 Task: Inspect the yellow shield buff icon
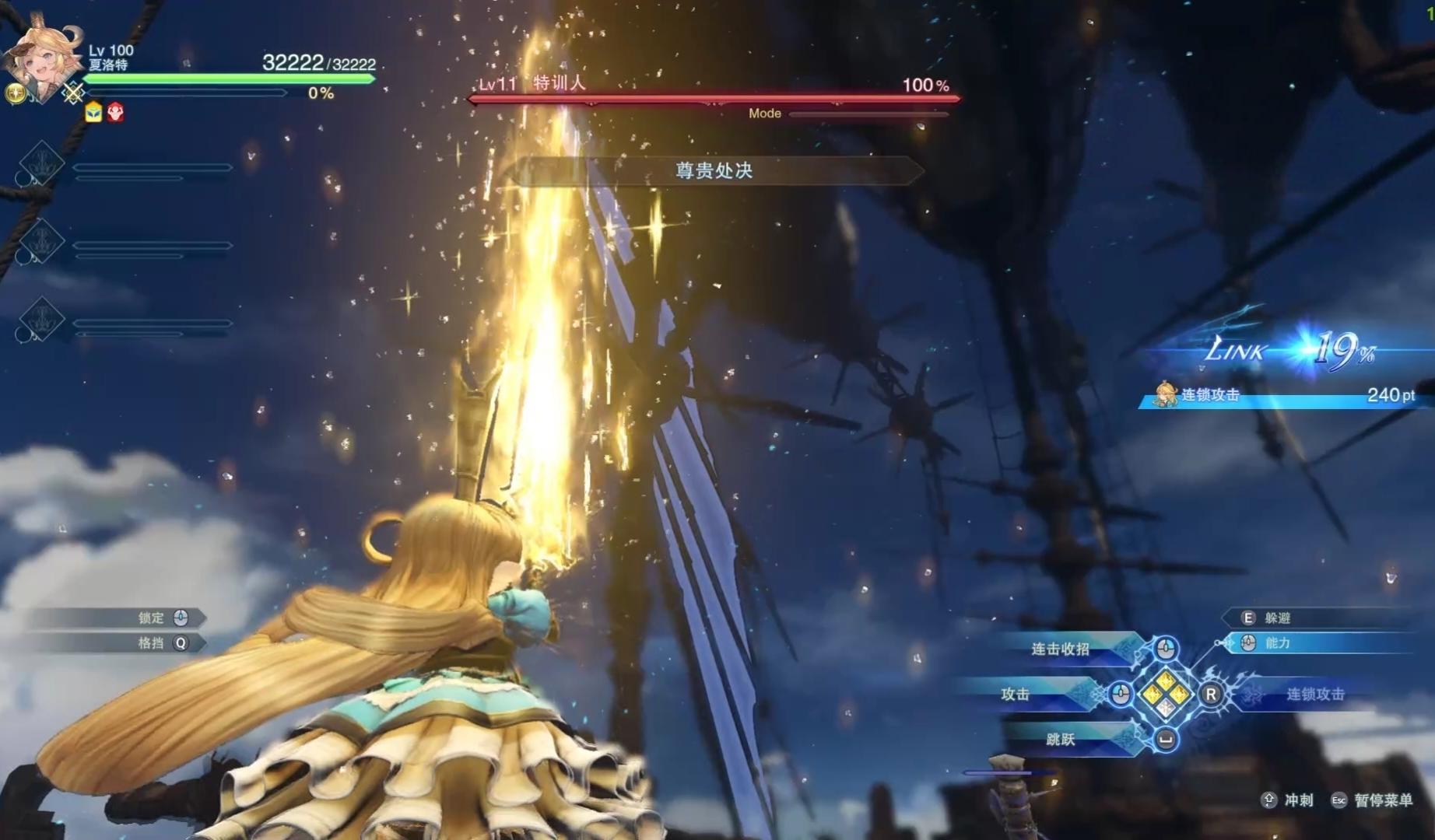[x=93, y=113]
